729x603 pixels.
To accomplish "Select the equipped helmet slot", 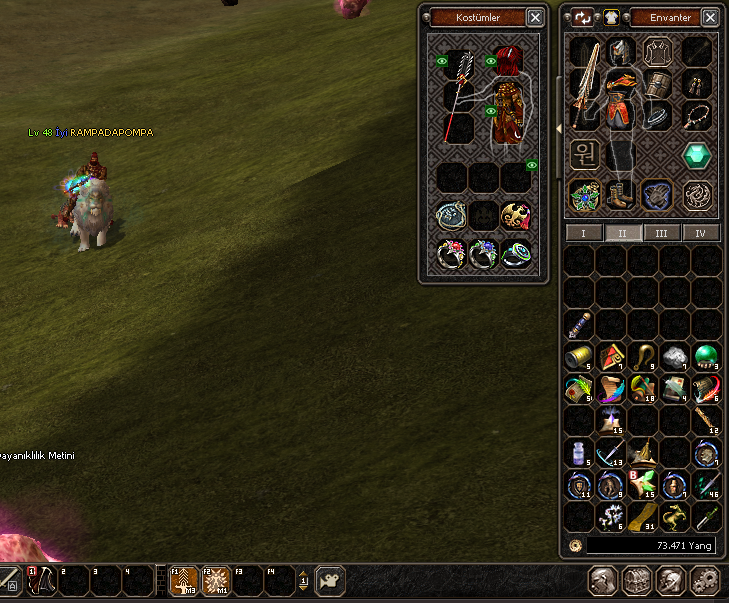I will point(620,52).
